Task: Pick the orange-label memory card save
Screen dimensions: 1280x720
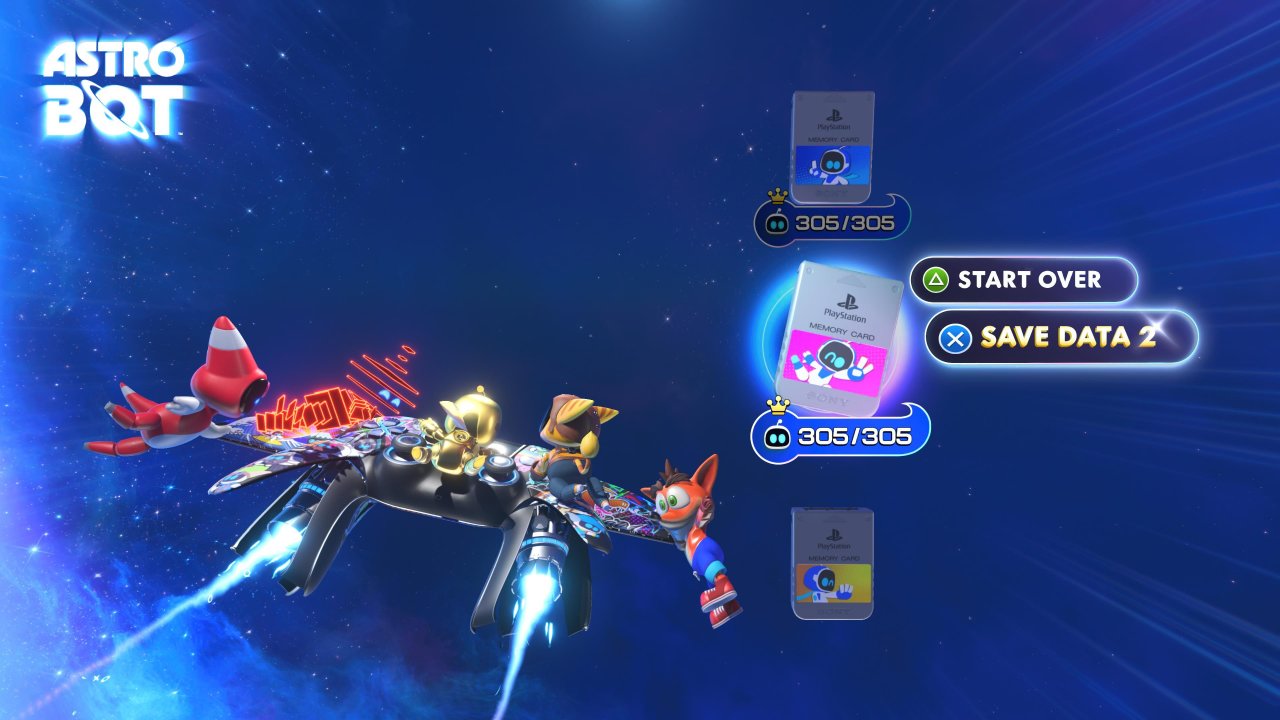Action: (833, 562)
